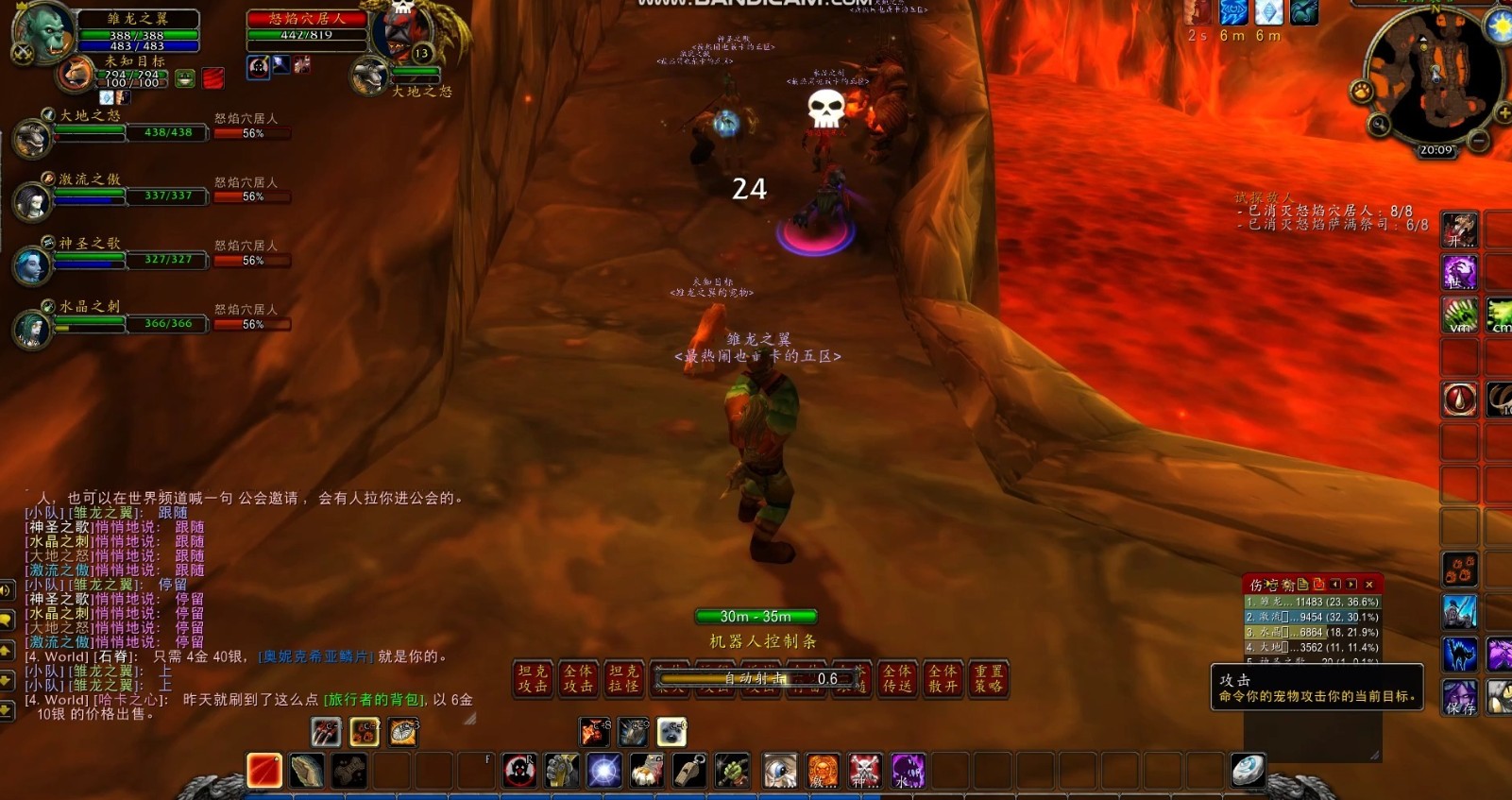This screenshot has width=1512, height=800.
Task: Click the 重置策略 button
Action: 988,679
